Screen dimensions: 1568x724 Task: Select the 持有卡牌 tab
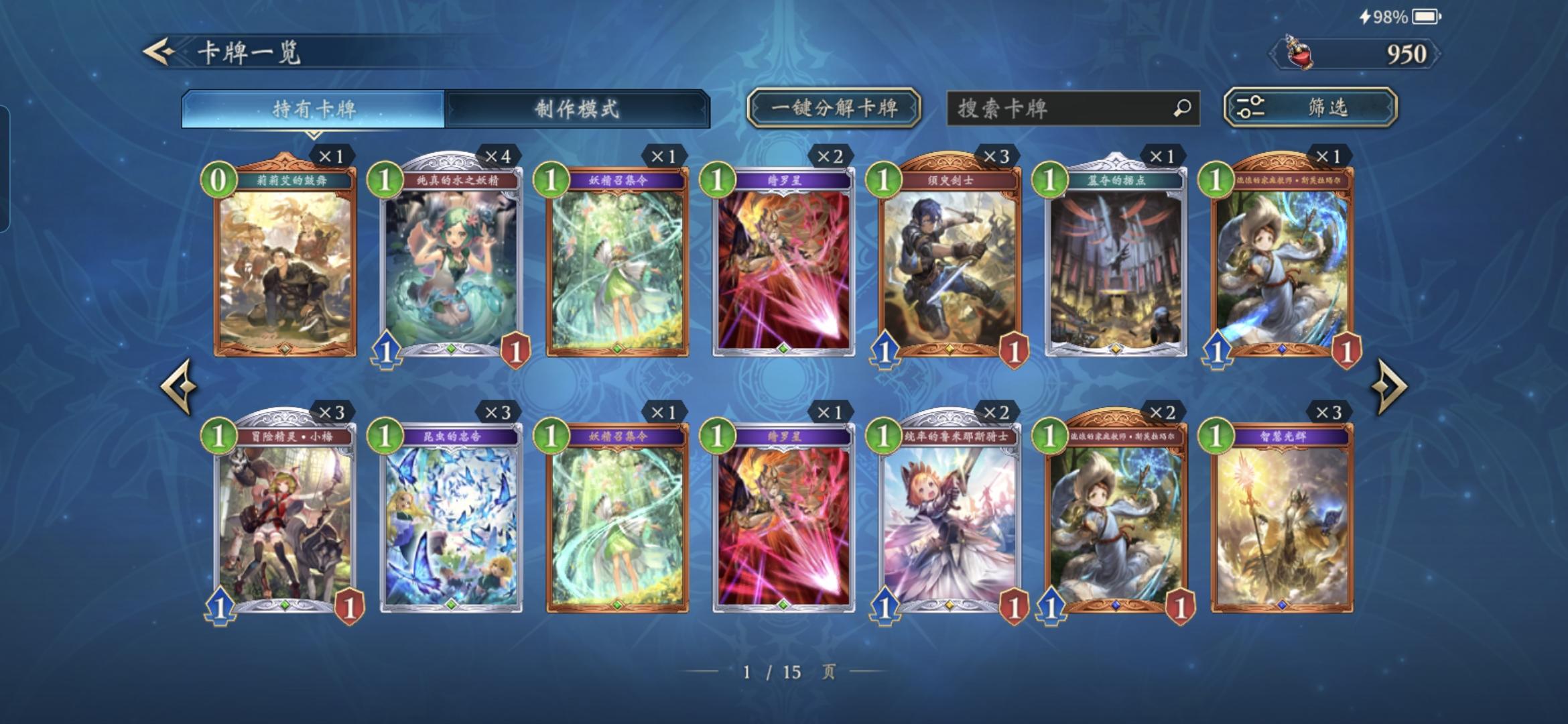coord(310,107)
